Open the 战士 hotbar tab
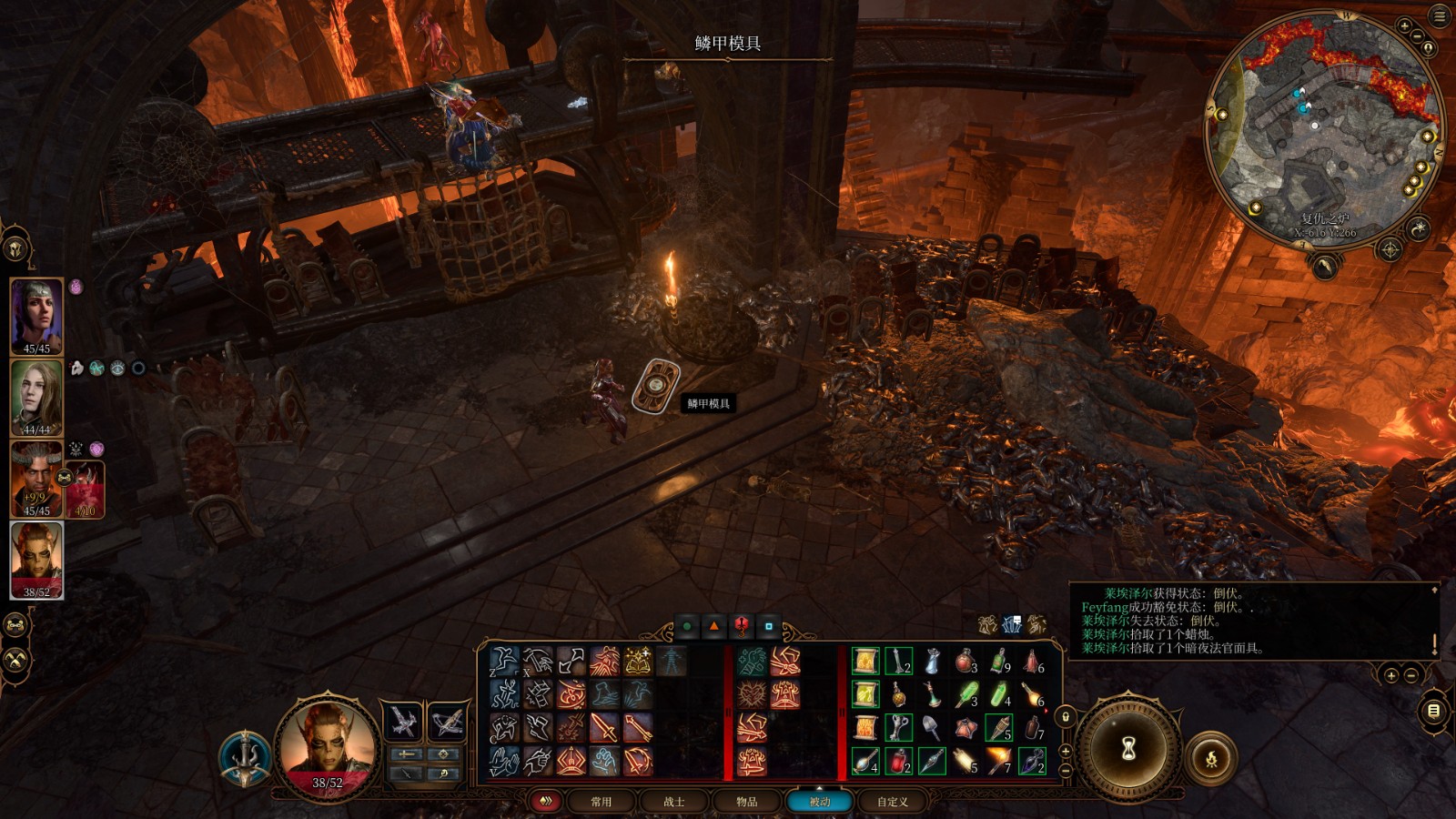Image resolution: width=1456 pixels, height=819 pixels. pos(673,802)
